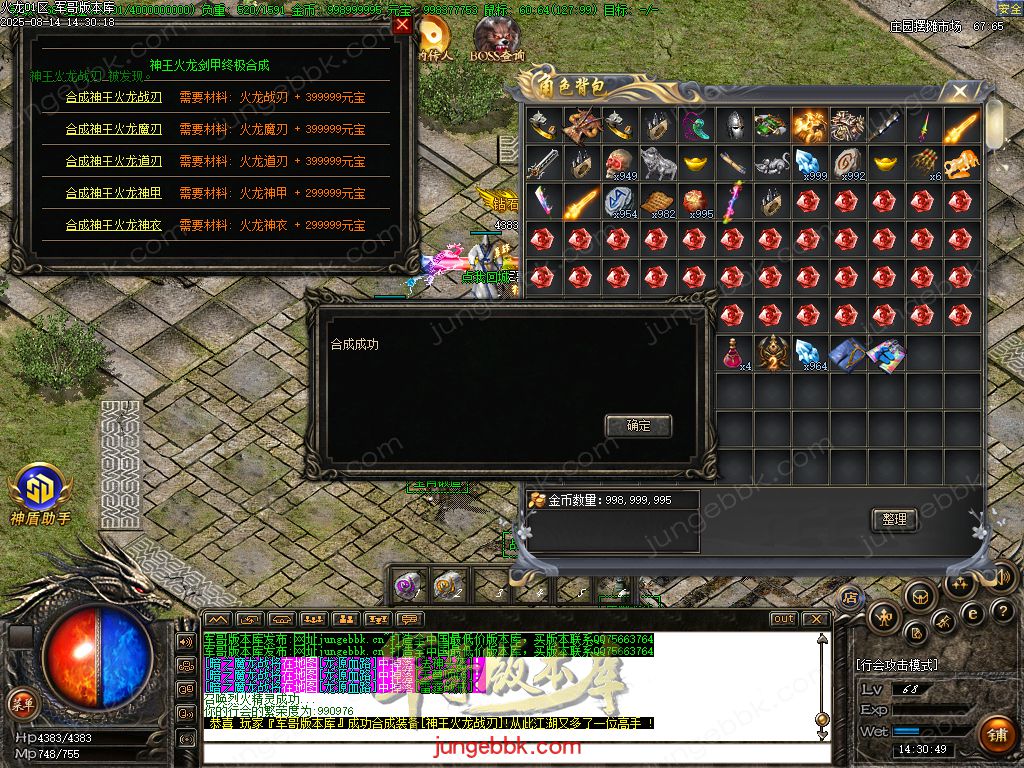Choose 合成神王火龙魔刃 recipe
Image resolution: width=1024 pixels, height=768 pixels.
113,129
